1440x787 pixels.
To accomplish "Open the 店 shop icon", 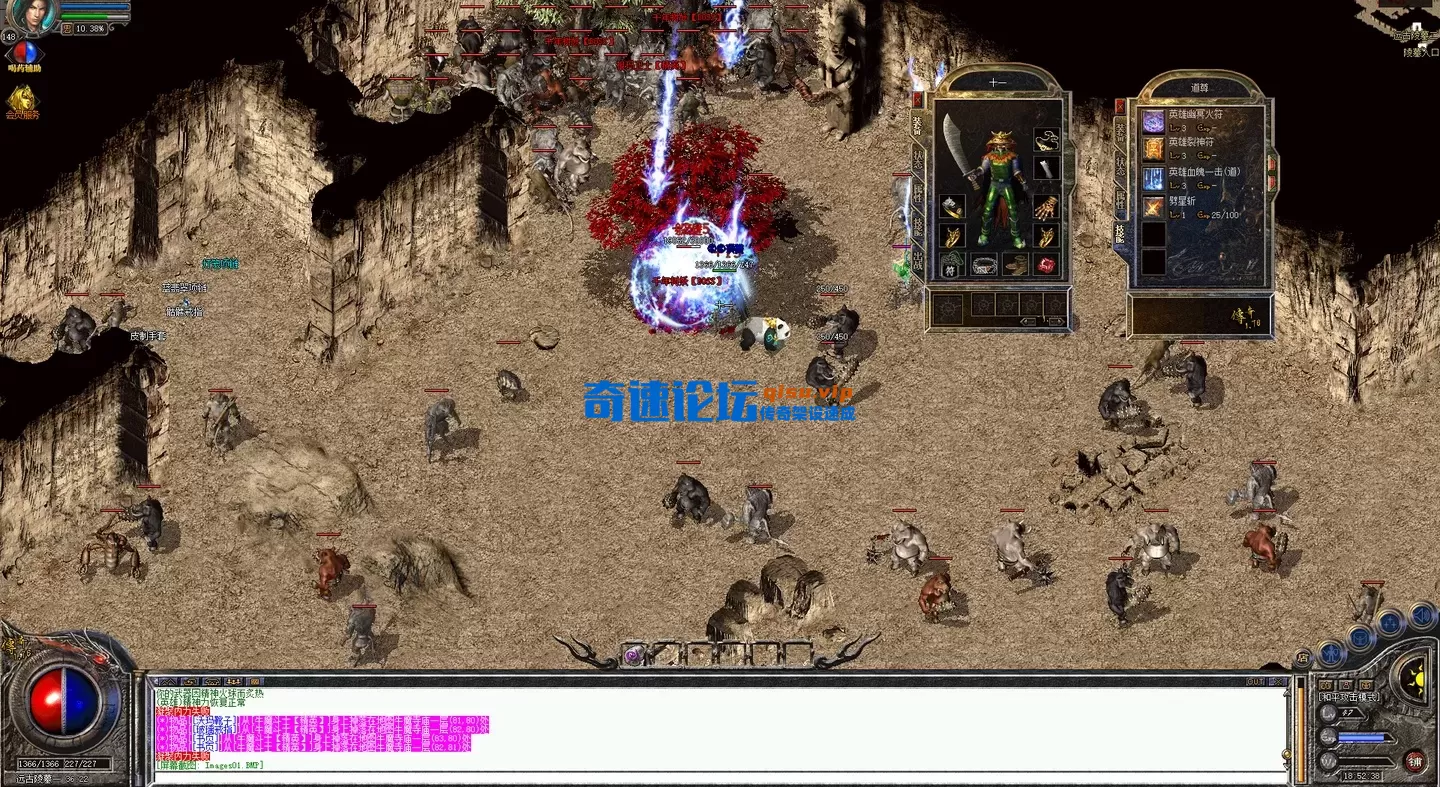I will pos(1303,657).
